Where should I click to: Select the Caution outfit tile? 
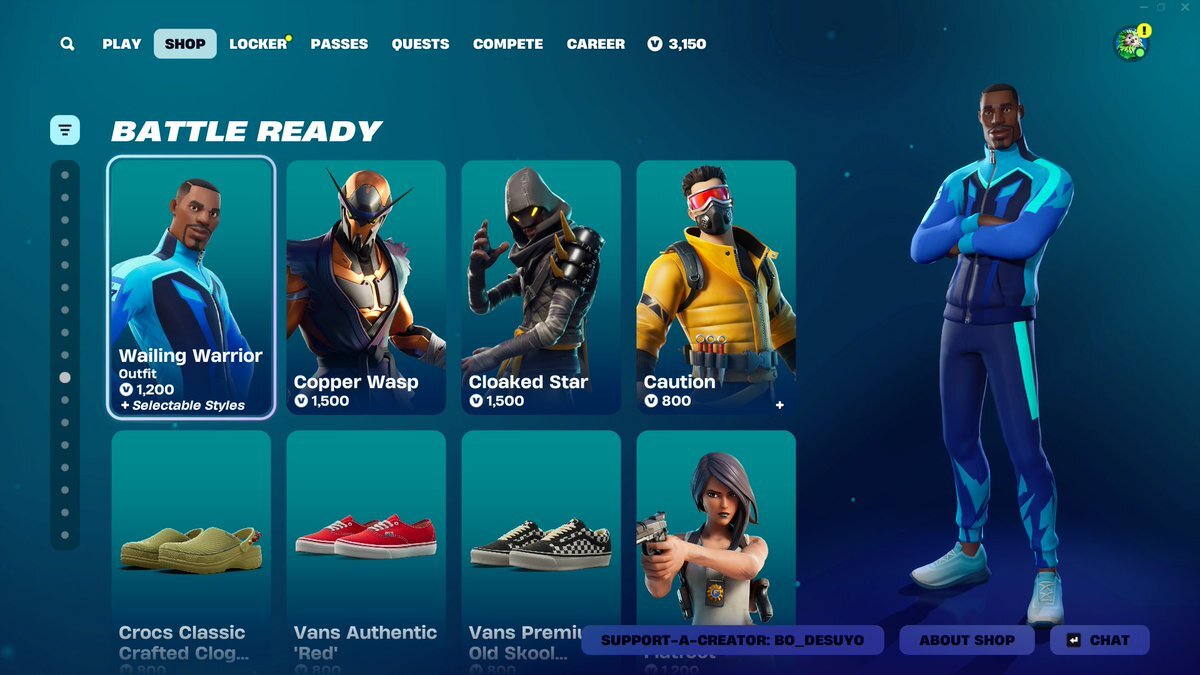click(716, 287)
